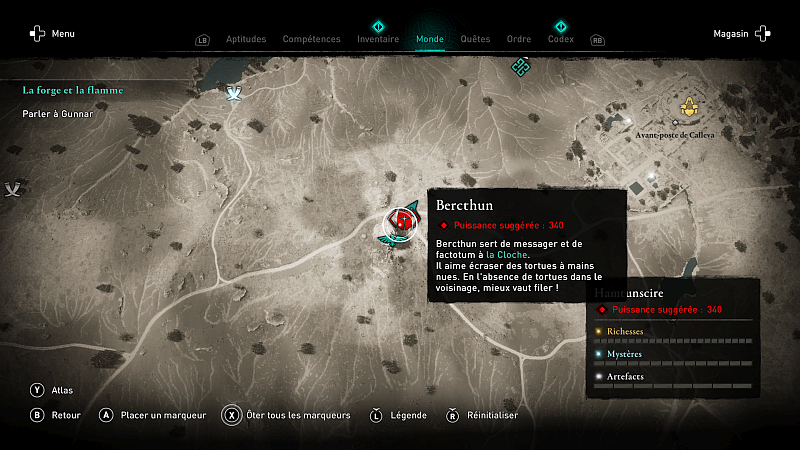Open the Magasin store
Viewport: 800px width, 450px height.
click(x=741, y=34)
